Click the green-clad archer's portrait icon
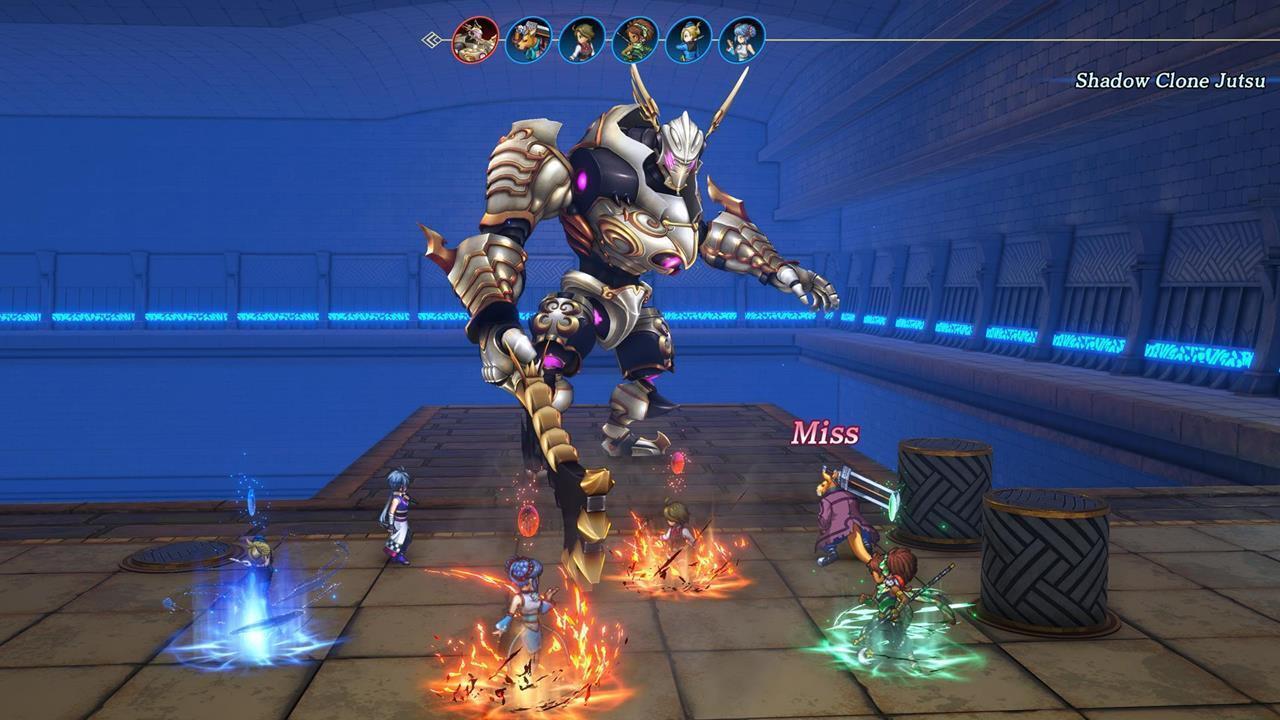The width and height of the screenshot is (1280, 720). pos(635,41)
